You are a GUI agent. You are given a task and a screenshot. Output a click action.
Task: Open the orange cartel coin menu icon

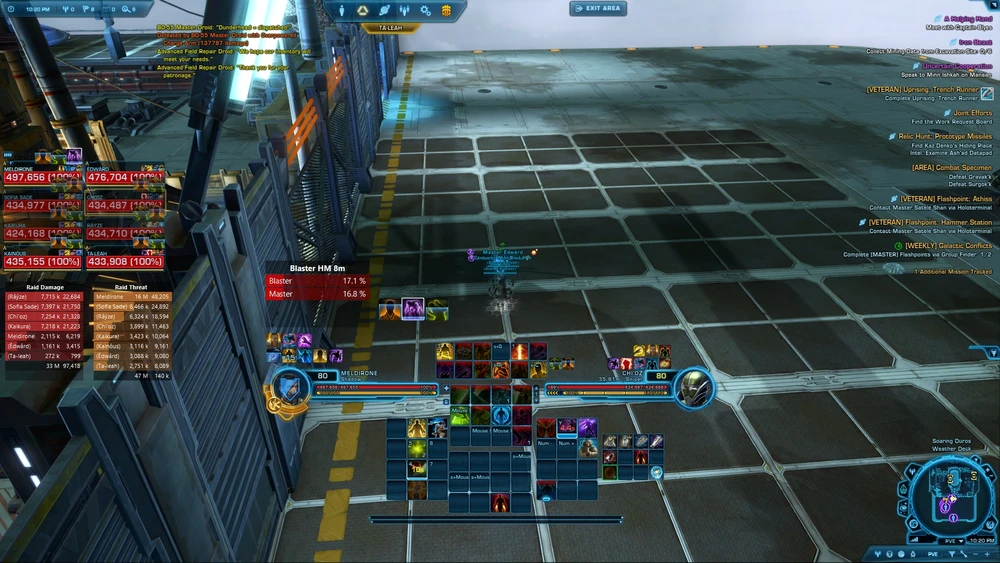click(446, 10)
